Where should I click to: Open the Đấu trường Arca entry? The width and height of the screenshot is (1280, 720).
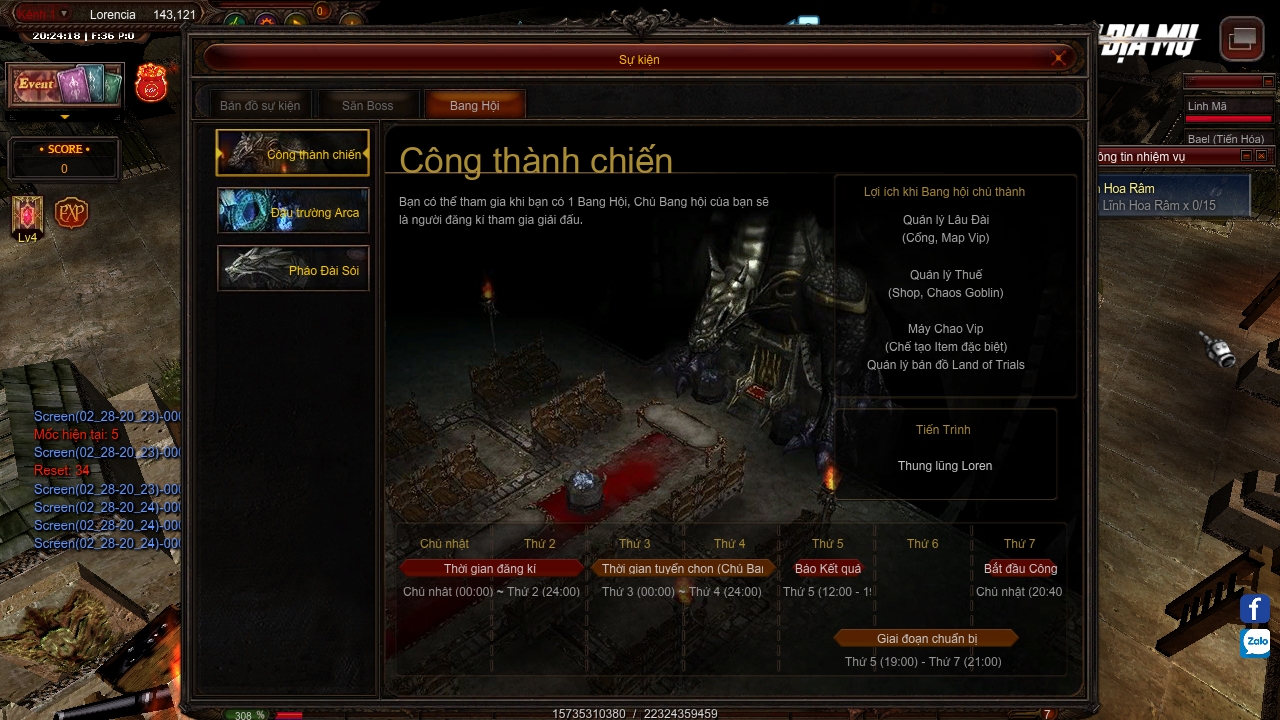[293, 211]
